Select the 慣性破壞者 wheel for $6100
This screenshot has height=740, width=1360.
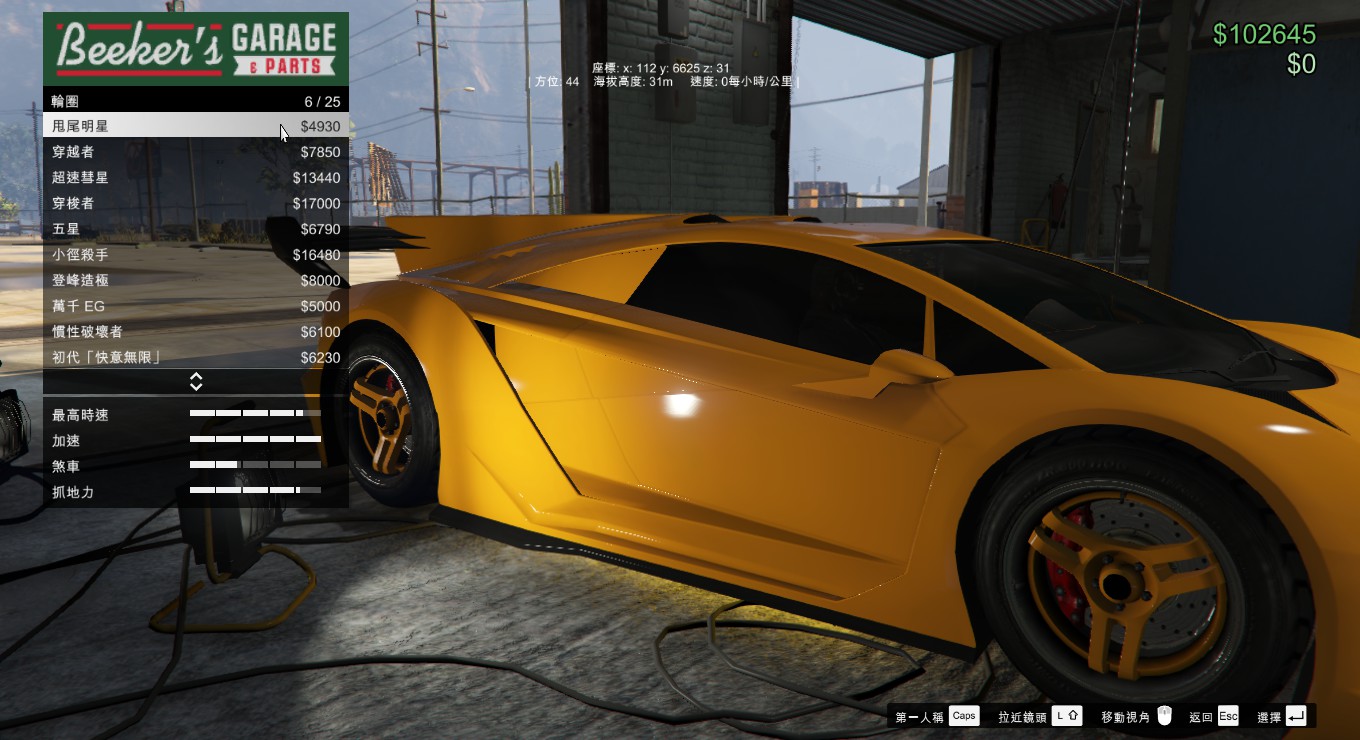coord(195,332)
